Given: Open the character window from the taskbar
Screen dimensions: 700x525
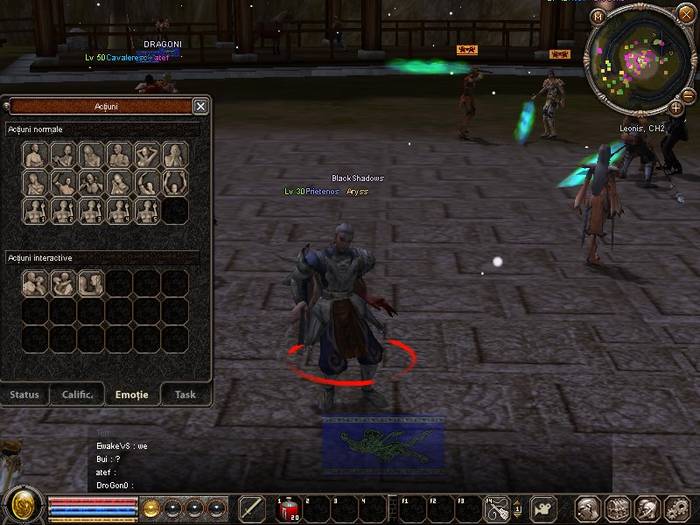Looking at the screenshot, I should coord(589,508).
